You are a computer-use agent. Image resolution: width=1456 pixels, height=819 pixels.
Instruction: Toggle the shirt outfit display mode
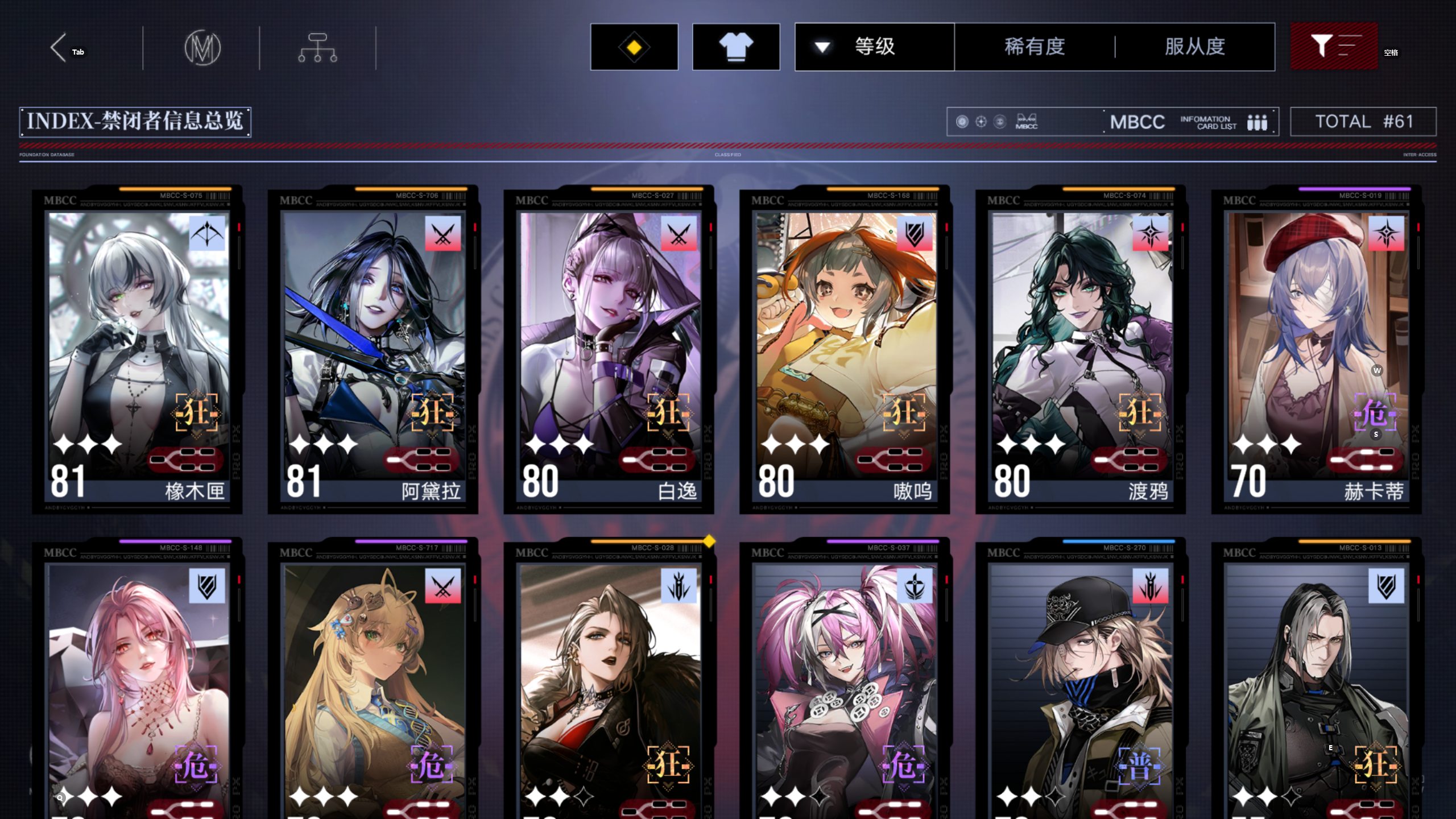(736, 47)
